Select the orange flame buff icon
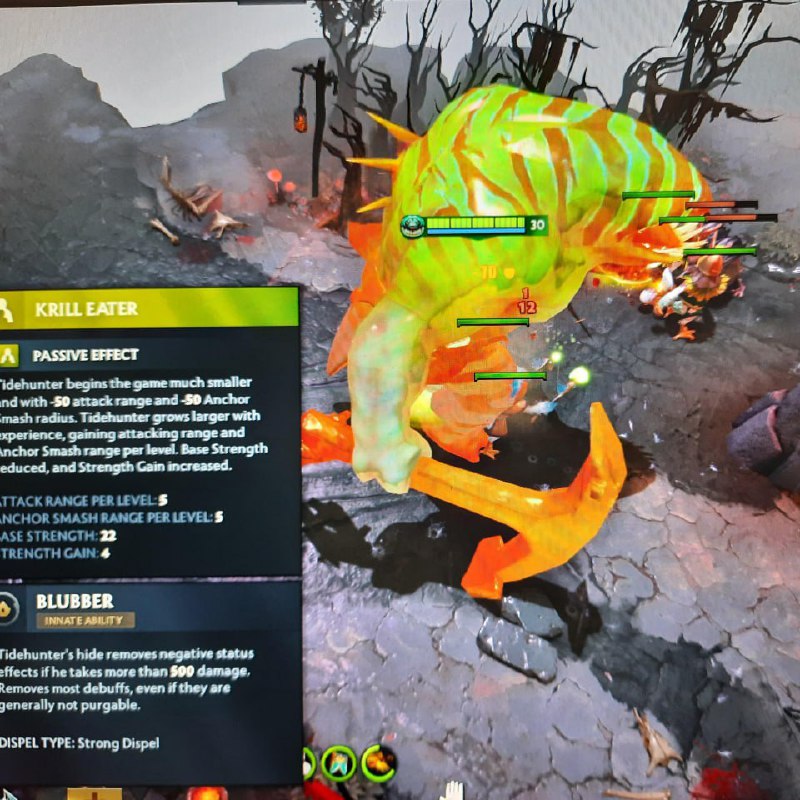Screen dimensions: 800x800 click(x=379, y=763)
